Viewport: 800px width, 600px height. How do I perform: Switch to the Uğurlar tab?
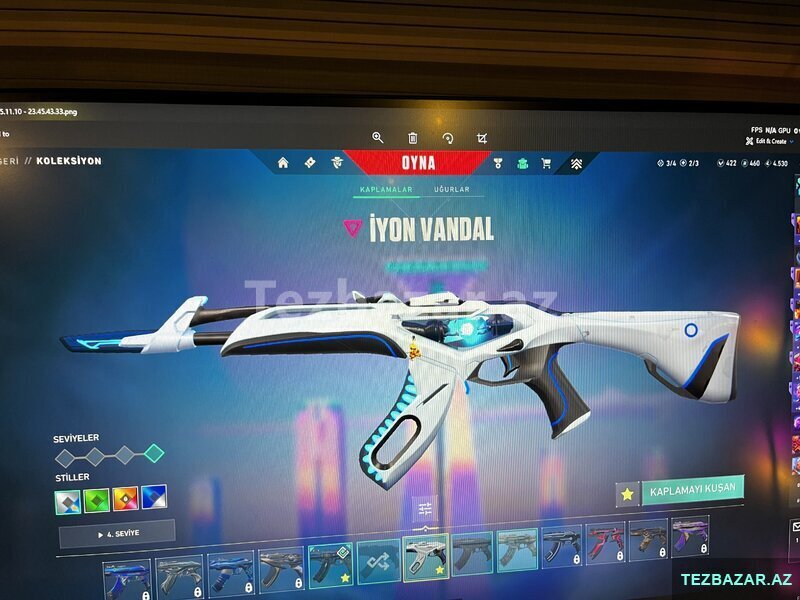pyautogui.click(x=452, y=189)
